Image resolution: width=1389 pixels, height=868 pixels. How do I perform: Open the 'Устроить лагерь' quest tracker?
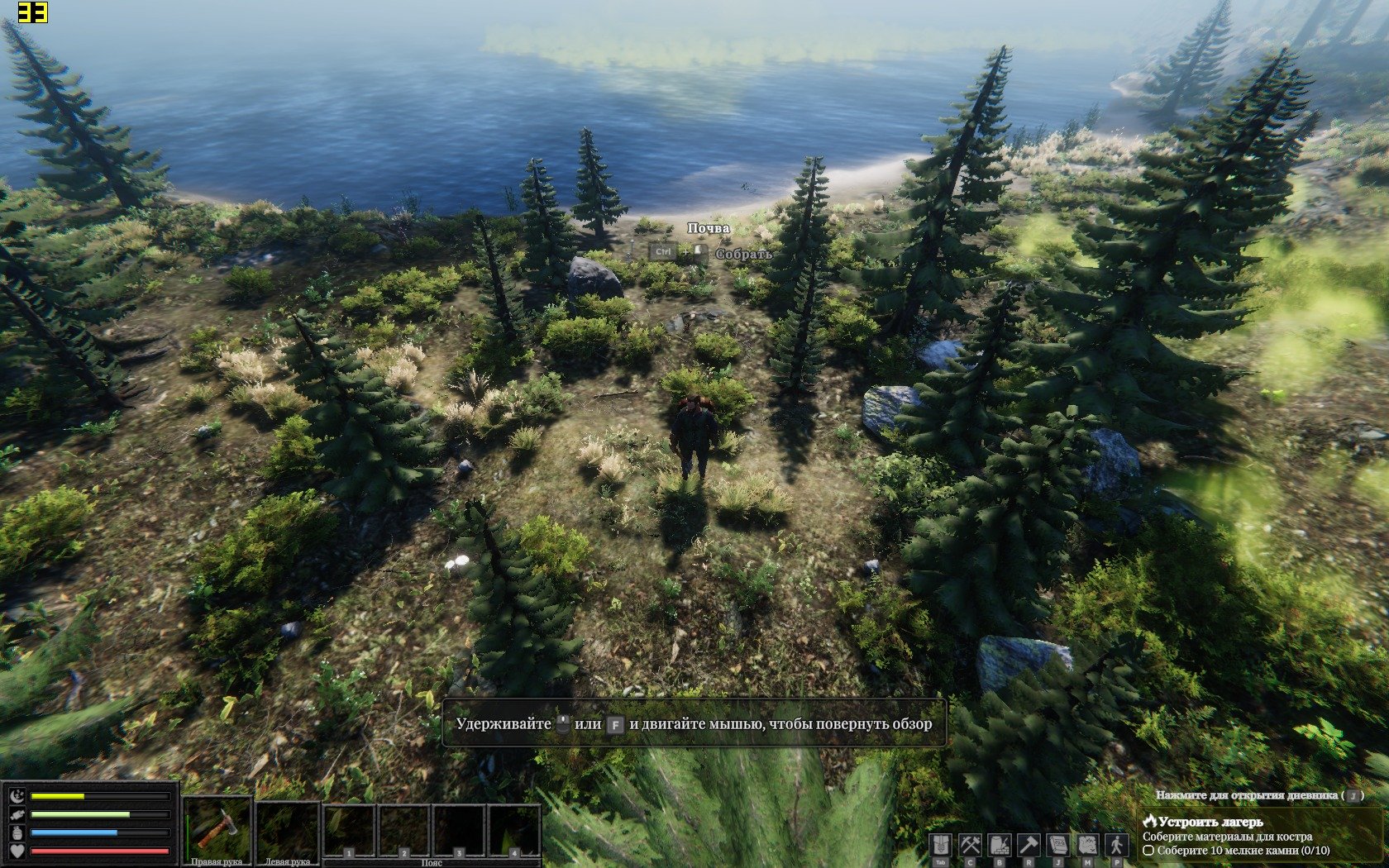(x=1210, y=822)
